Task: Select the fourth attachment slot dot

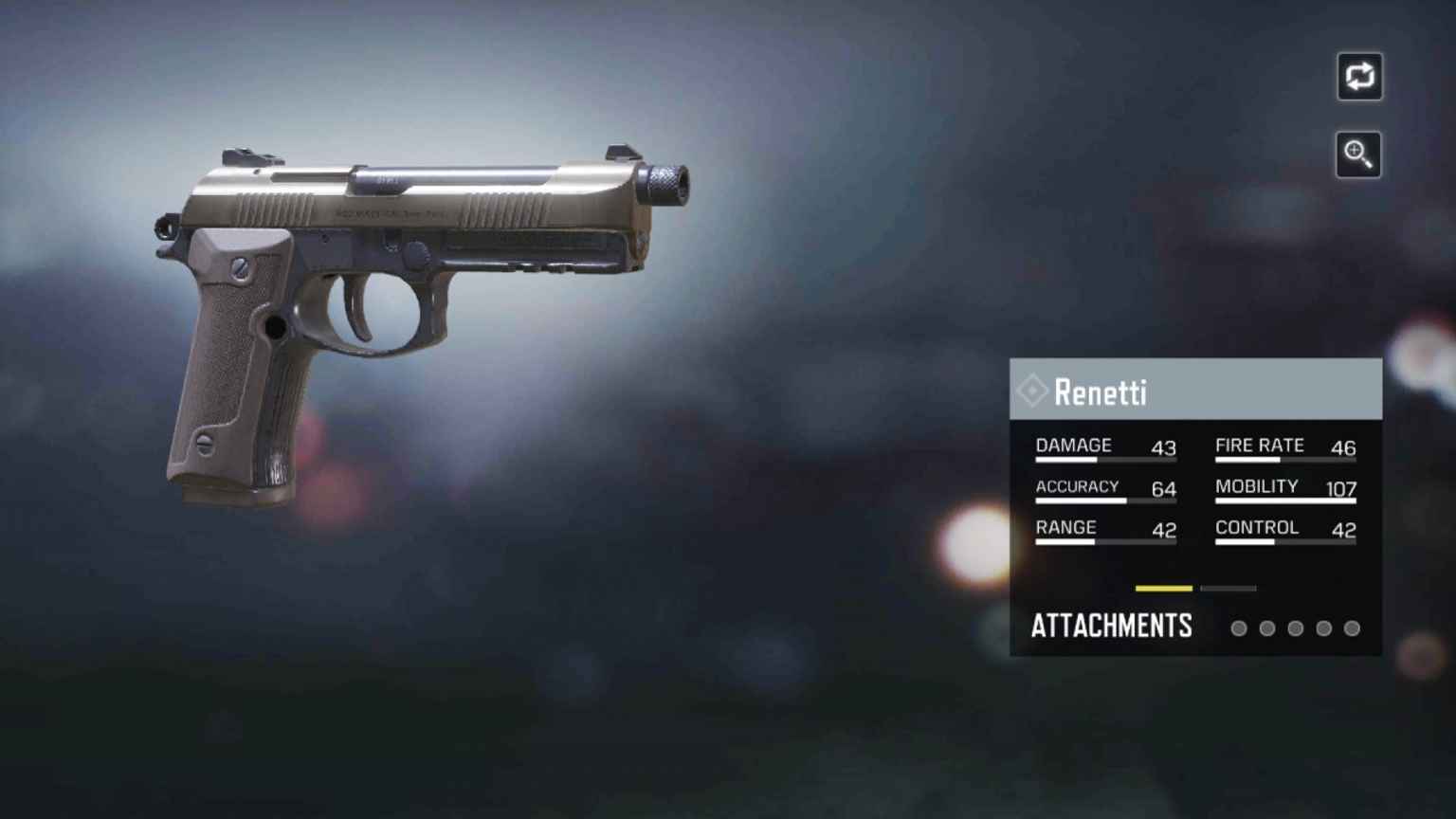Action: (x=1323, y=628)
